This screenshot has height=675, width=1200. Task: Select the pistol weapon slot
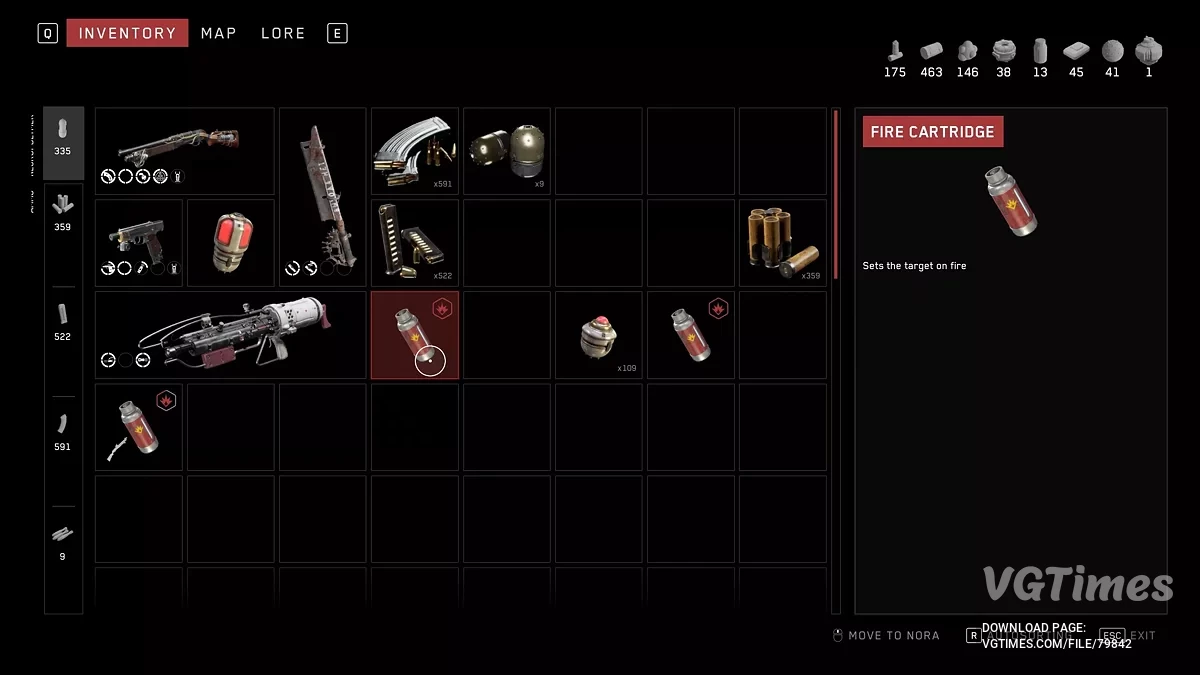tap(138, 243)
